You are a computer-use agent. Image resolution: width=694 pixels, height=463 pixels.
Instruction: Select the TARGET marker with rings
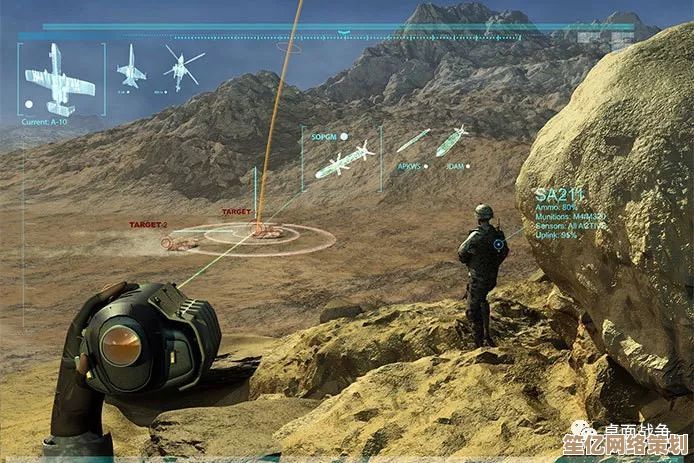267,231
